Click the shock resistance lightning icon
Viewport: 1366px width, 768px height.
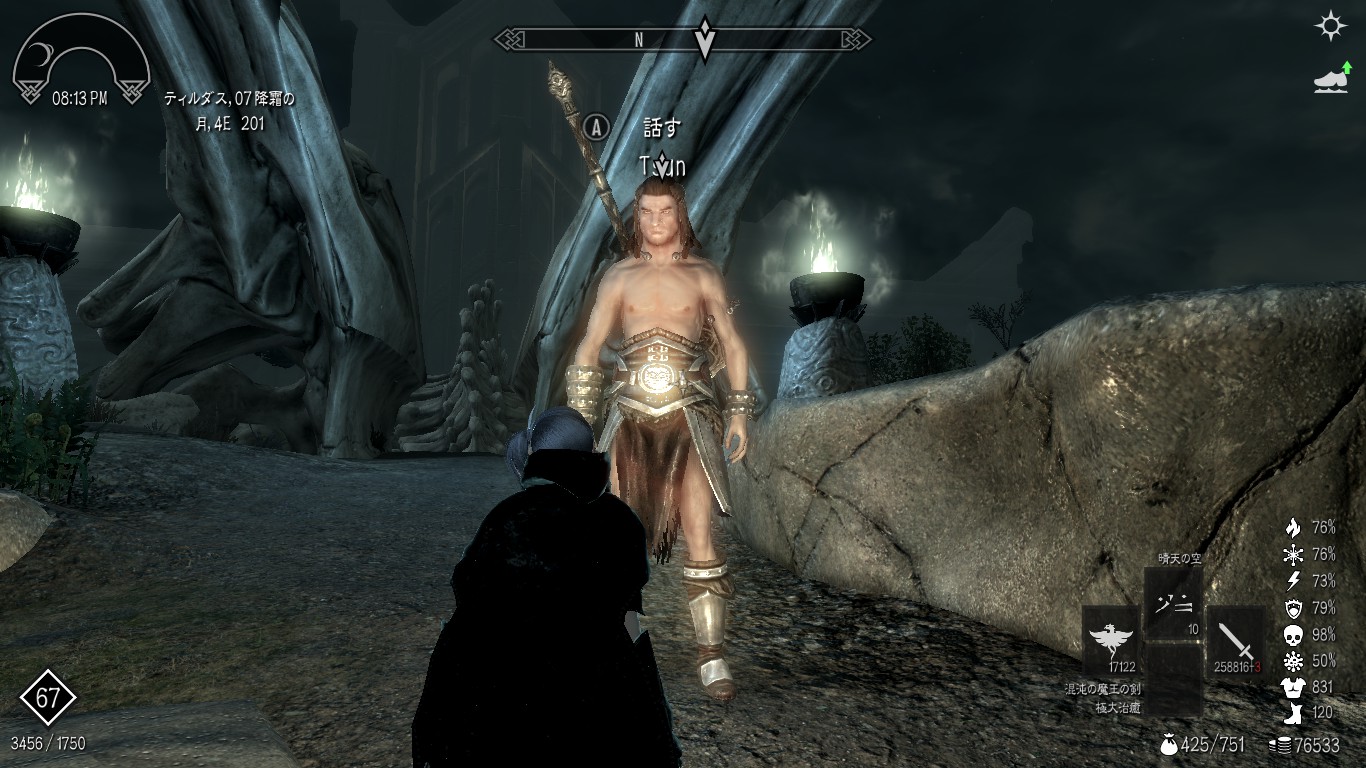click(1293, 581)
